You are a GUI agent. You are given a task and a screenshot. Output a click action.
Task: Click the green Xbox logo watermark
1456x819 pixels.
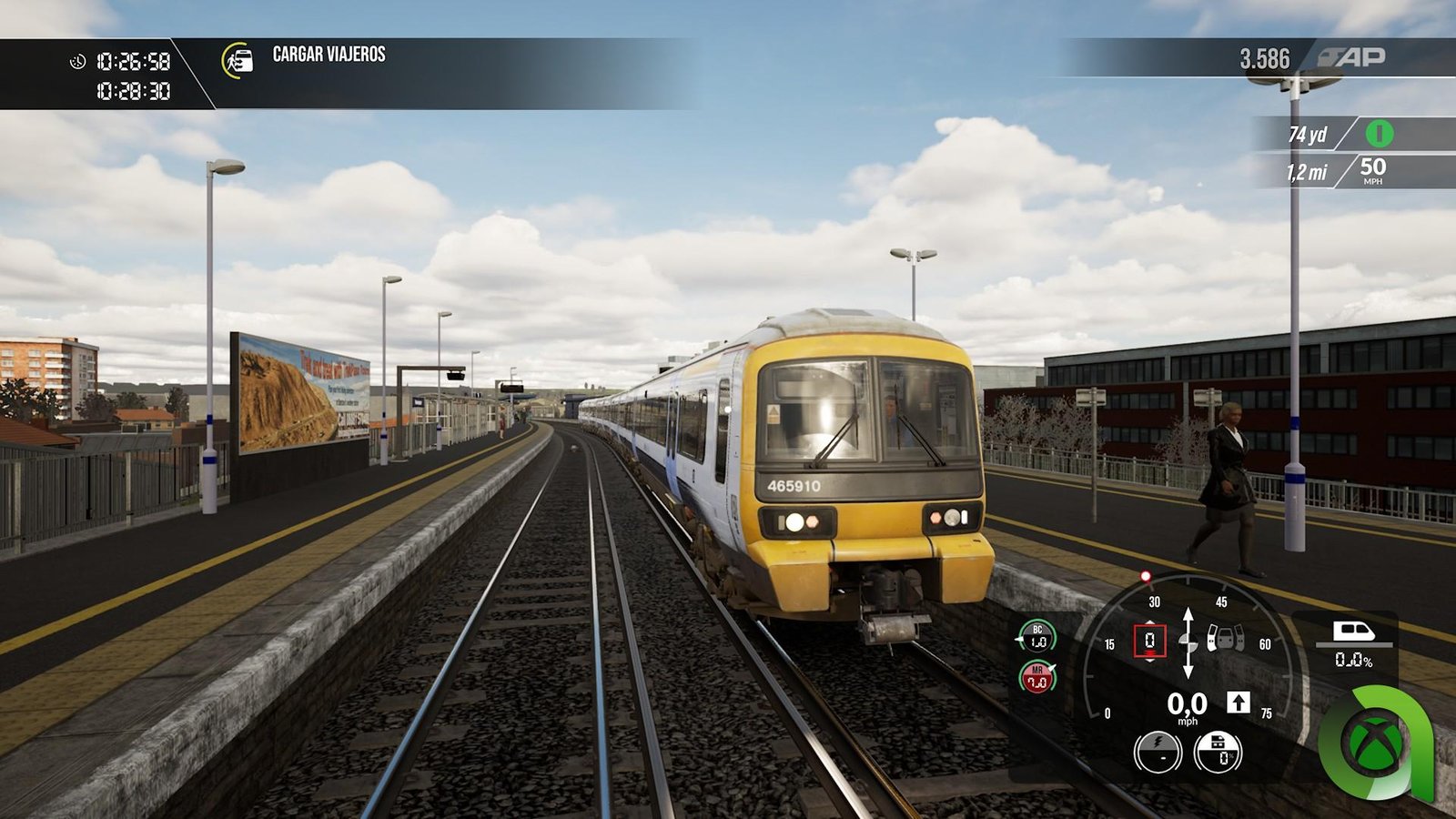point(1375,742)
